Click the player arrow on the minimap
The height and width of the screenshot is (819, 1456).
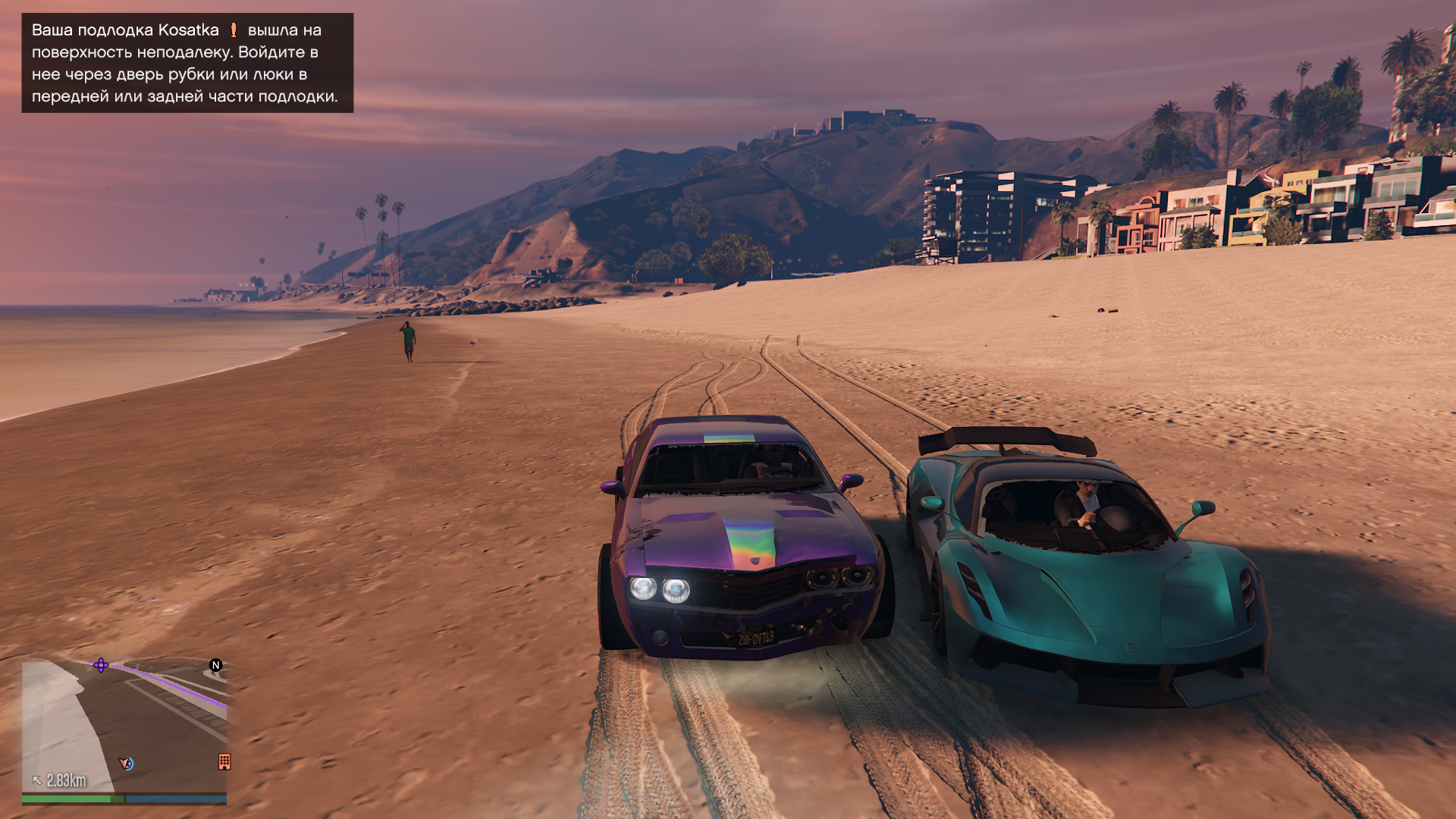point(126,763)
